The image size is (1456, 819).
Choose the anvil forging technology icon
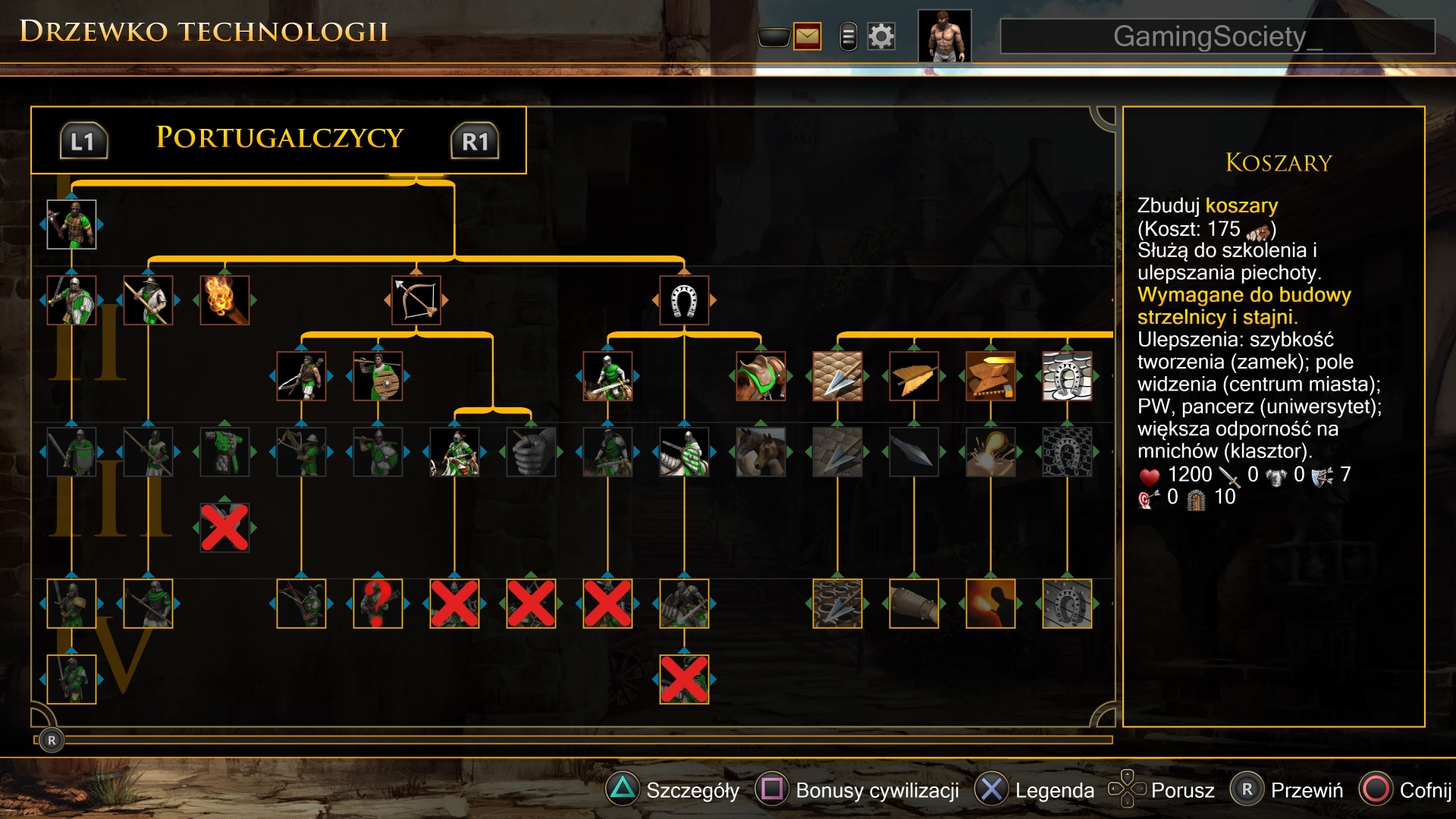[x=990, y=376]
